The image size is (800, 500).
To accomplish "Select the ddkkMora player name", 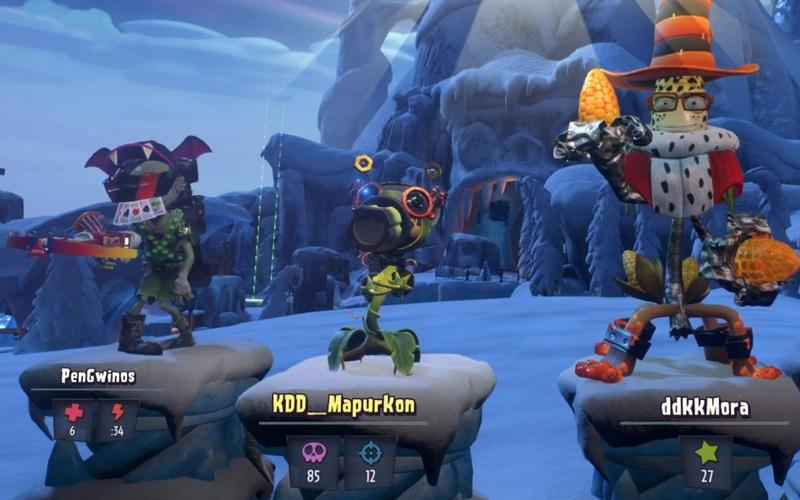I will click(x=705, y=407).
